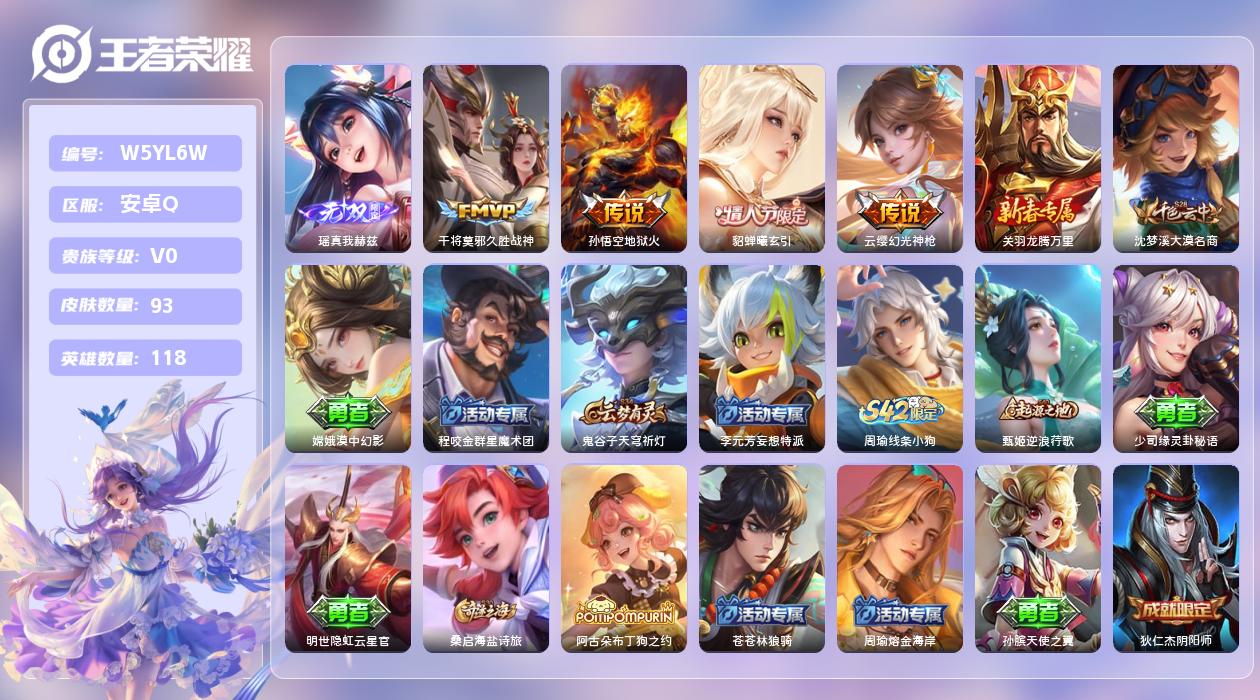Open the 干将莫邪久胜战神 skin card
The height and width of the screenshot is (700, 1260).
(x=485, y=158)
